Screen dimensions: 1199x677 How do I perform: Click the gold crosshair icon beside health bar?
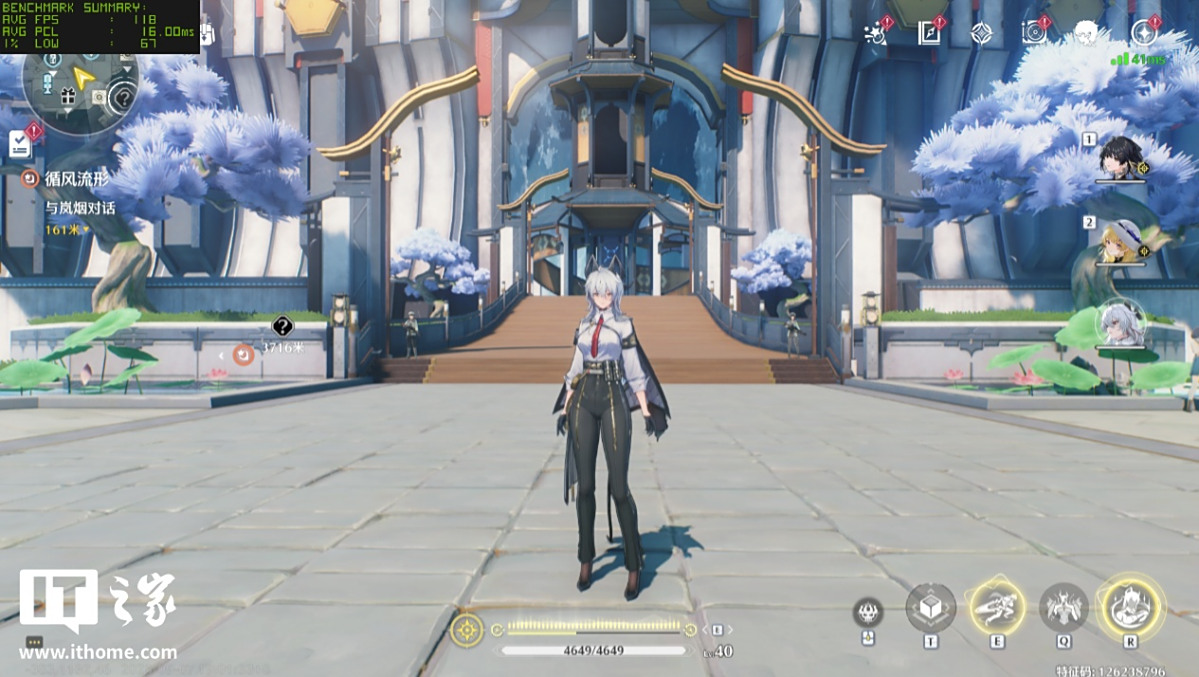click(466, 630)
